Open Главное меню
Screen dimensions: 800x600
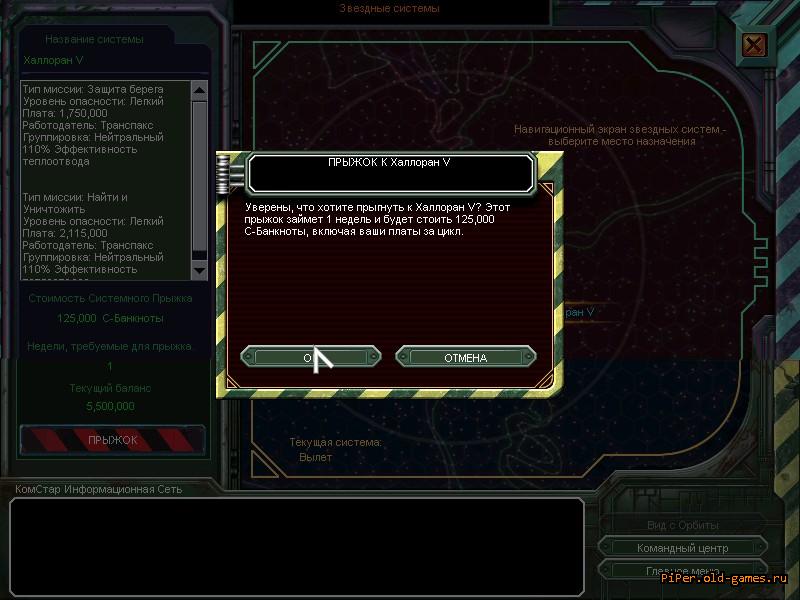point(682,571)
